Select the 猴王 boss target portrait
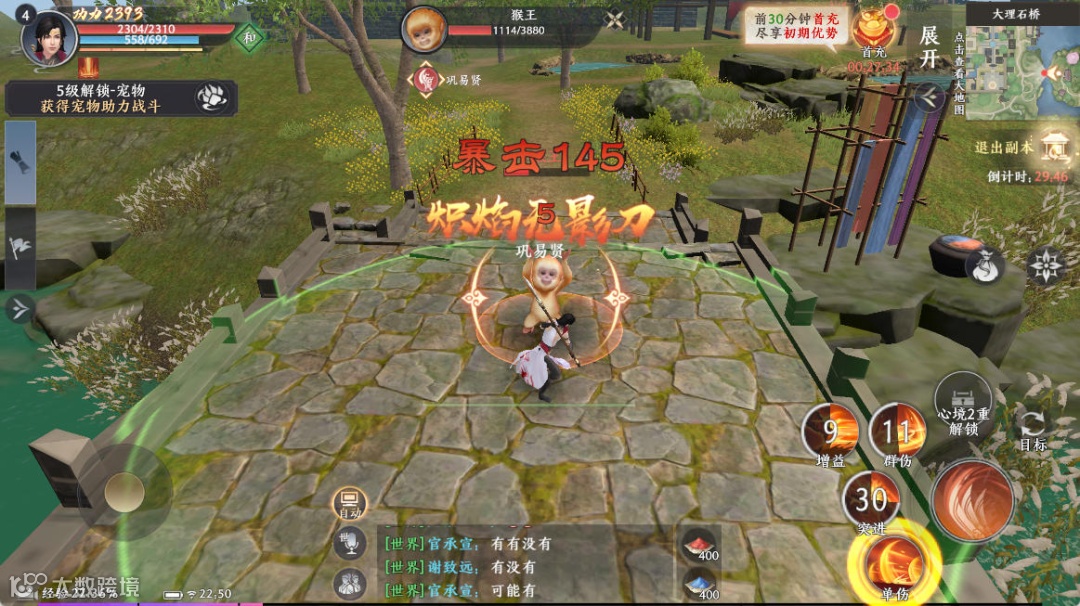 [424, 30]
